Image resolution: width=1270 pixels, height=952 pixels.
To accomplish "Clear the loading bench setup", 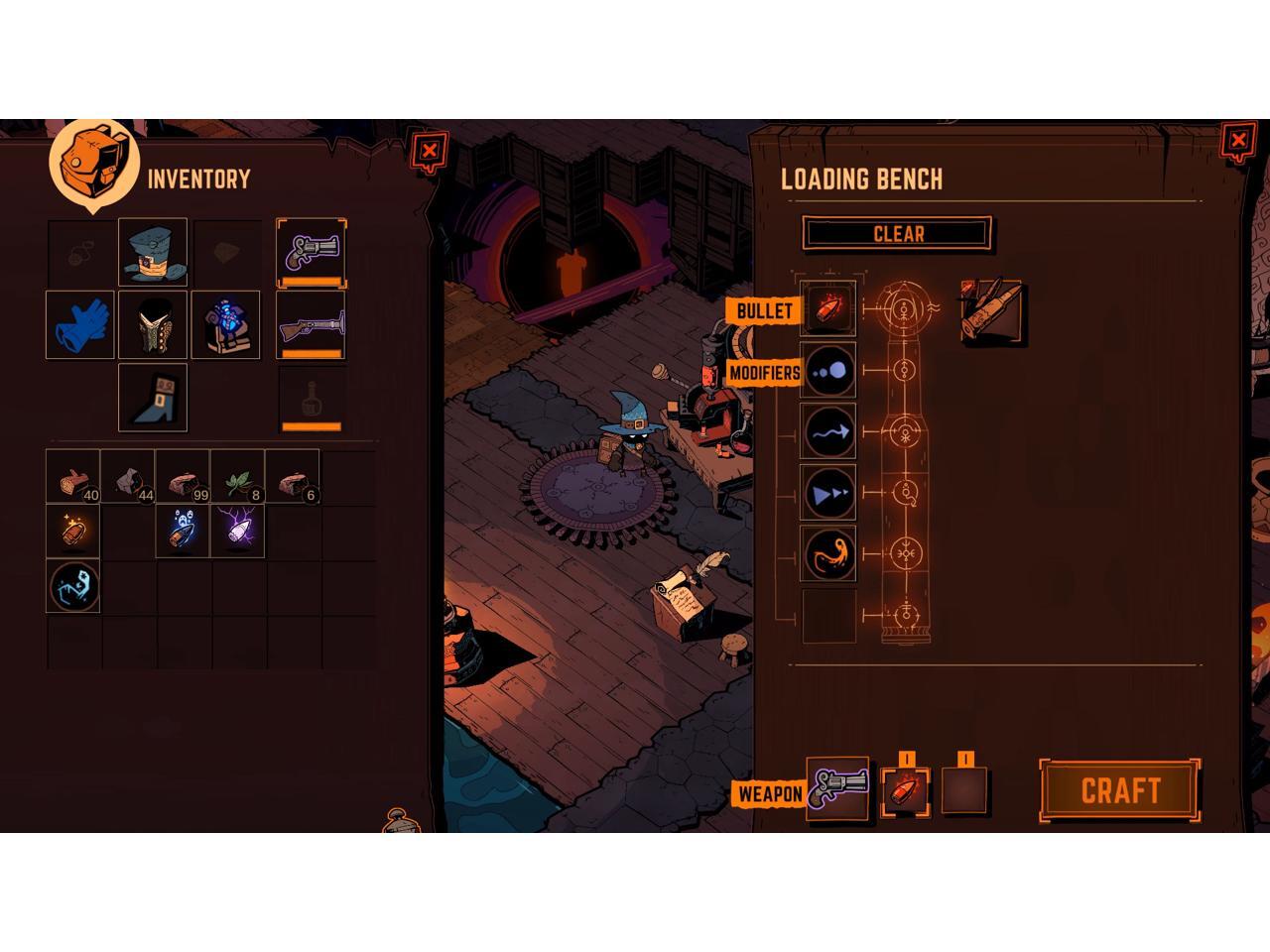I will [897, 234].
